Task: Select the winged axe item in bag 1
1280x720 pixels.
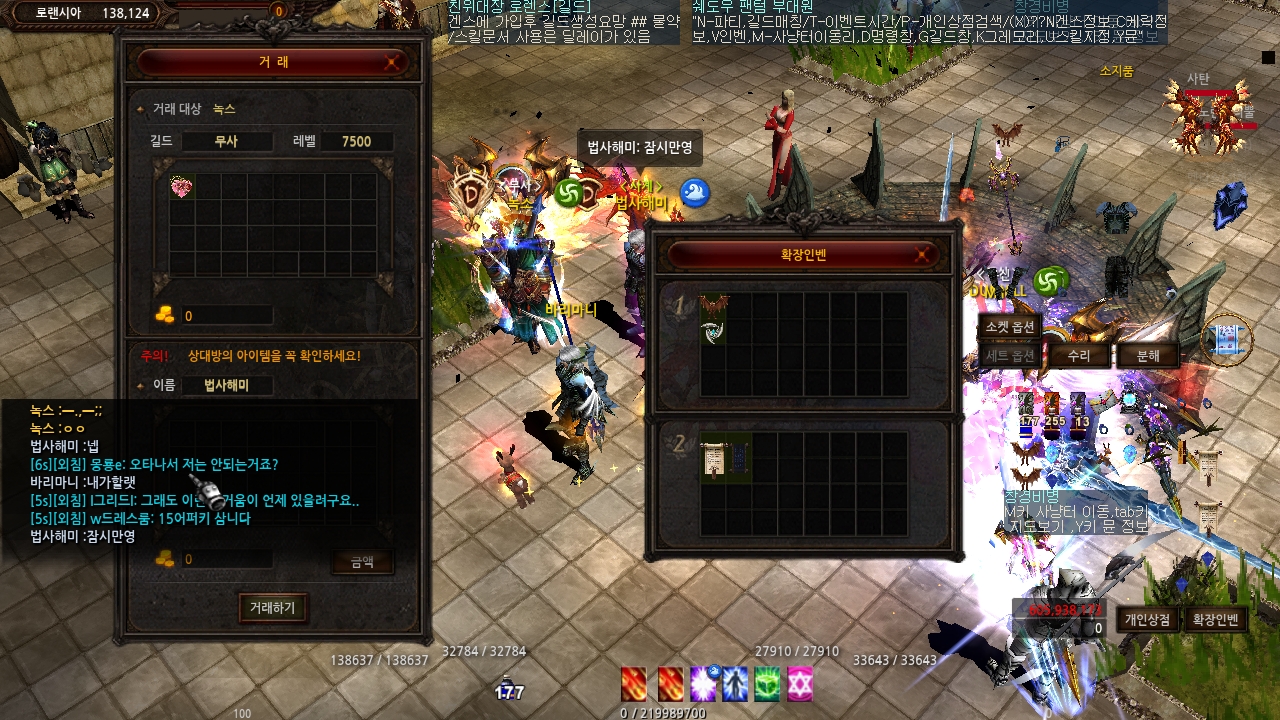Action: pos(714,319)
